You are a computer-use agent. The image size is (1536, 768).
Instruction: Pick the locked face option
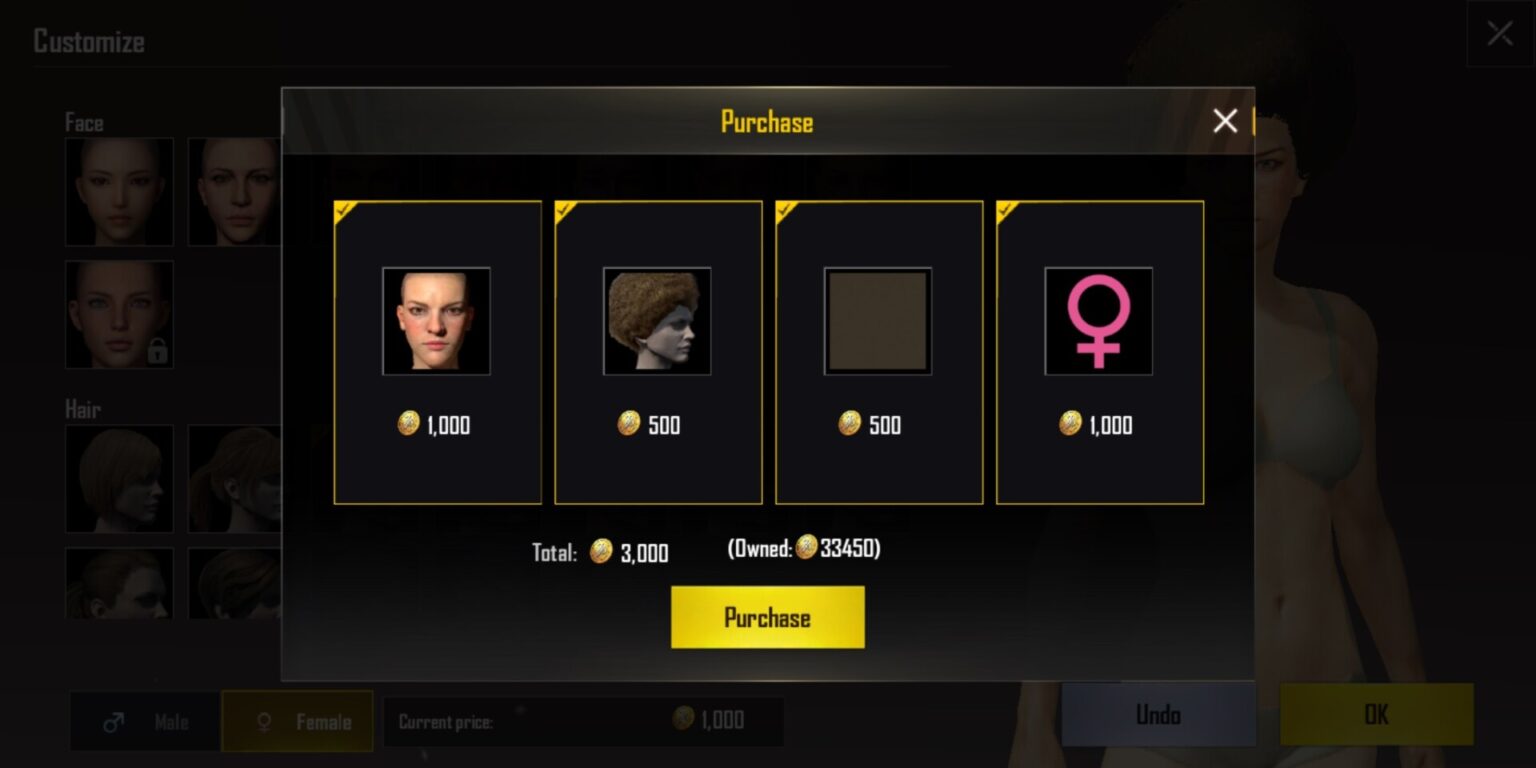click(x=119, y=315)
